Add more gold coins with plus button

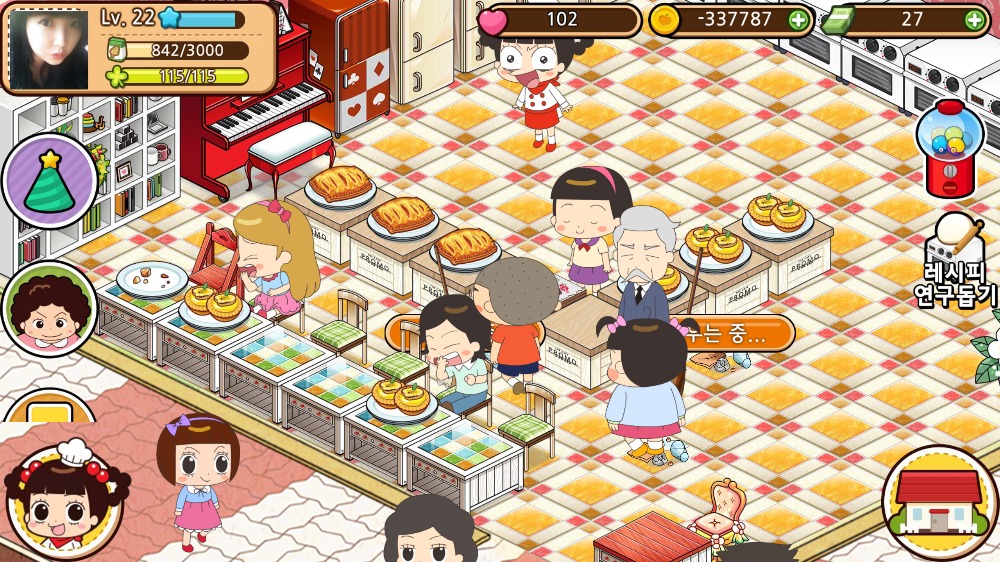(797, 19)
